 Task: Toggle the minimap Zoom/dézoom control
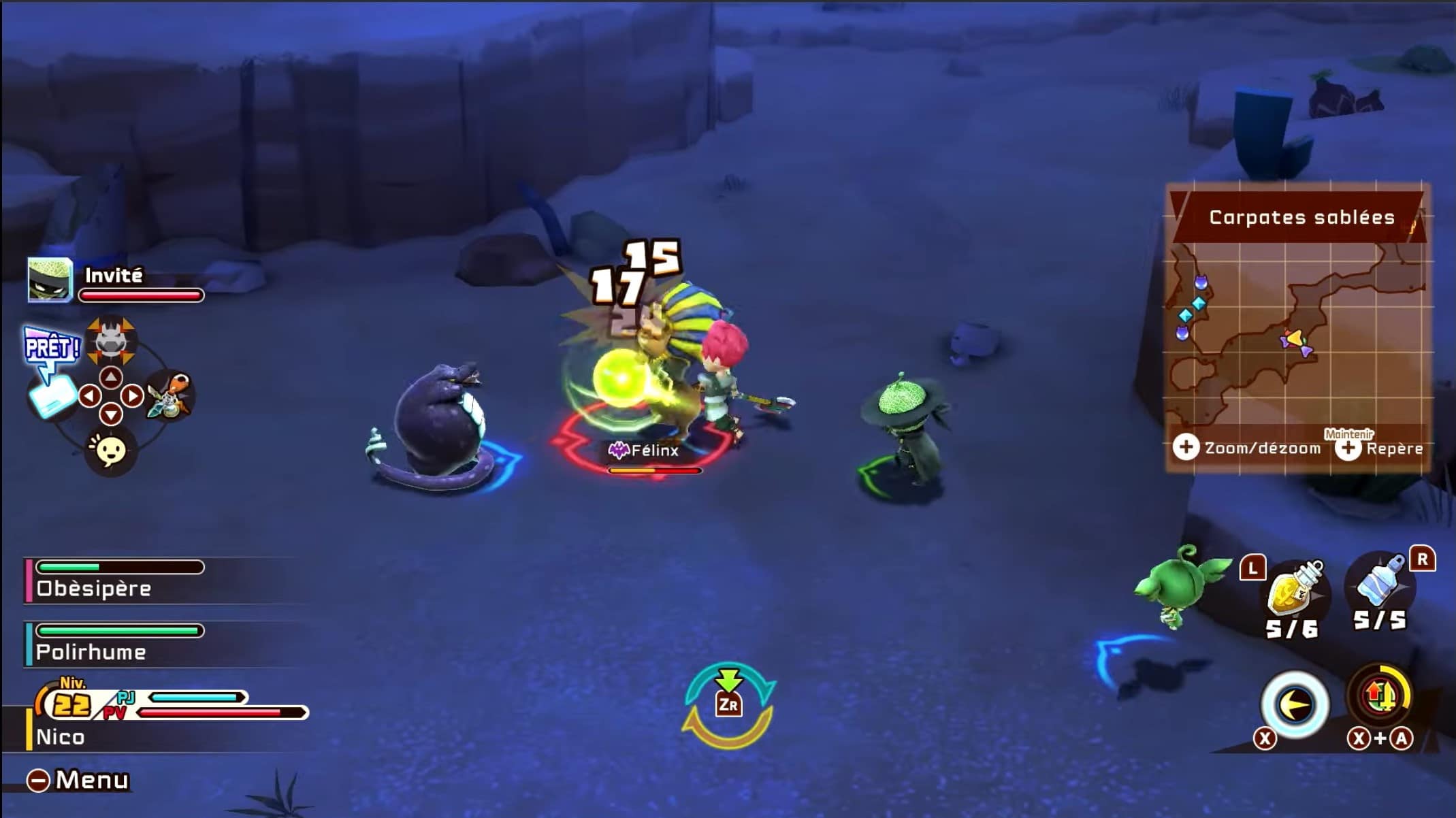pos(1247,448)
